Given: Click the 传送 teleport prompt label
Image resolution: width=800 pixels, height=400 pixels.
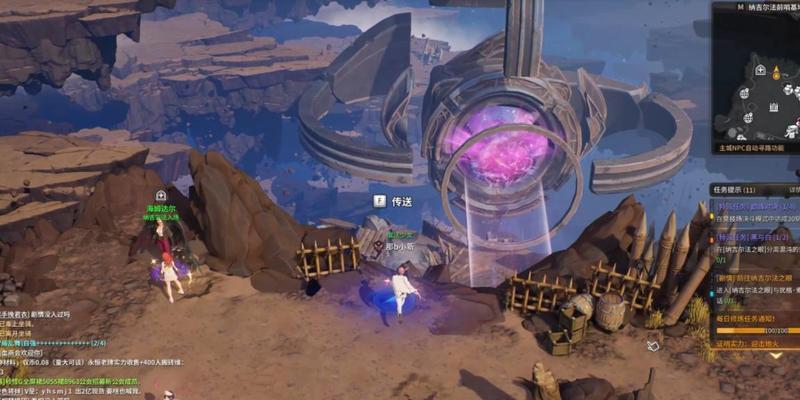Looking at the screenshot, I should point(401,201).
